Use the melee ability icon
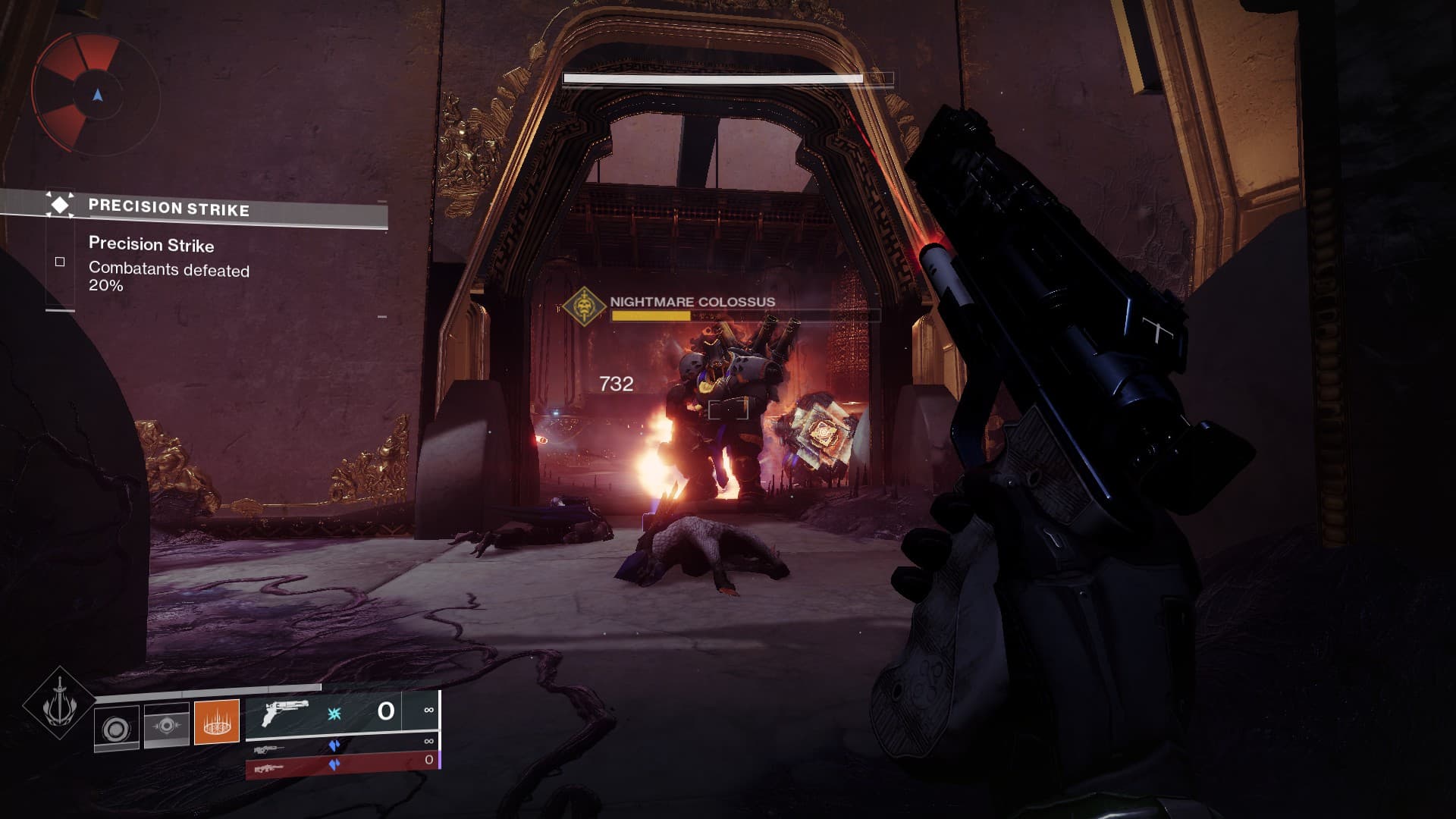Viewport: 1456px width, 819px height. [x=166, y=726]
